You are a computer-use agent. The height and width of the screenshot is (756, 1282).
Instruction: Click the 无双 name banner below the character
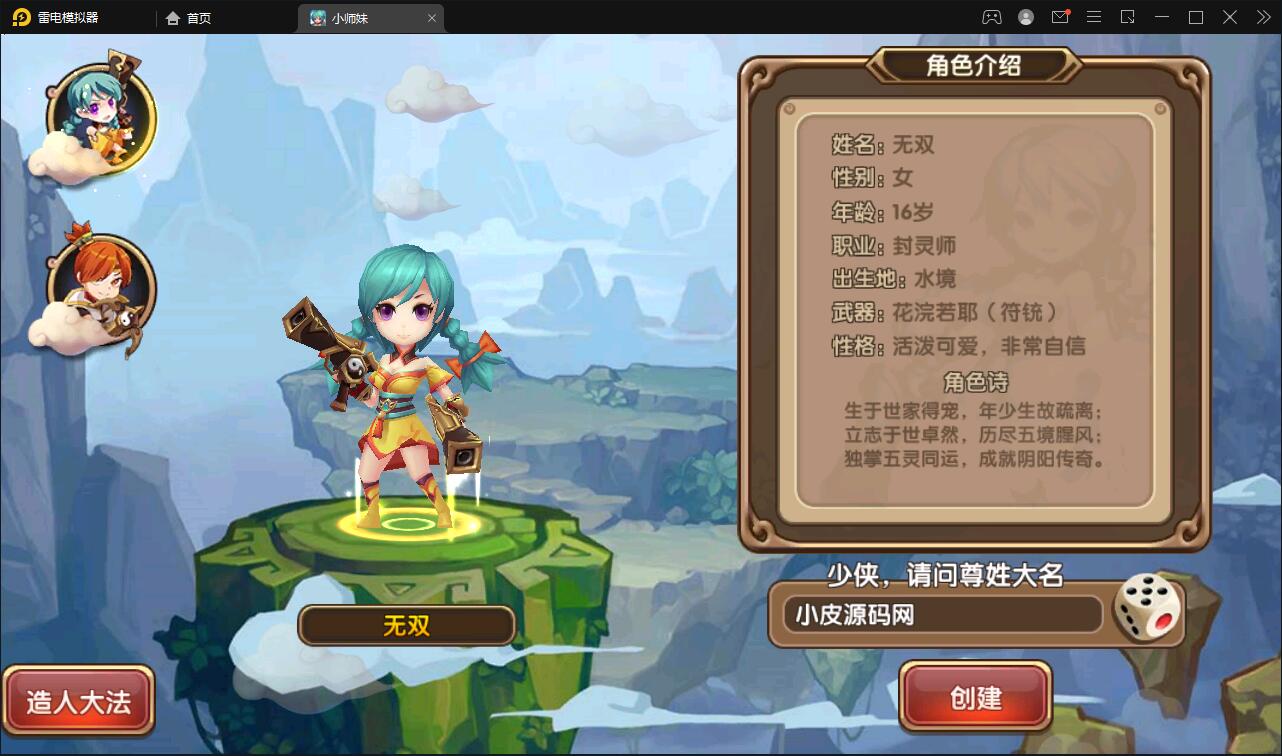[x=405, y=625]
